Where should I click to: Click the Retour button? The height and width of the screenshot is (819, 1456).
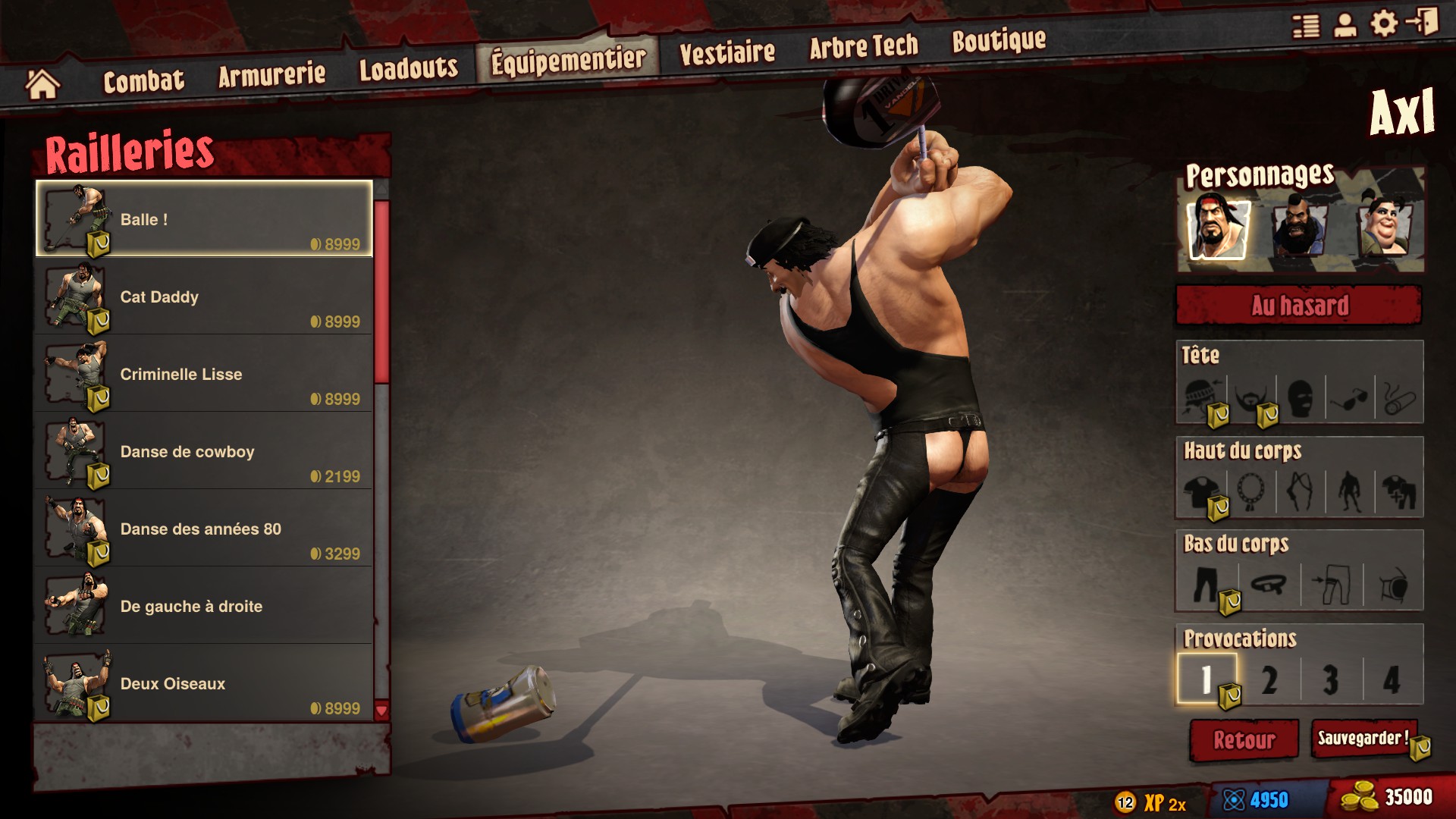point(1244,740)
